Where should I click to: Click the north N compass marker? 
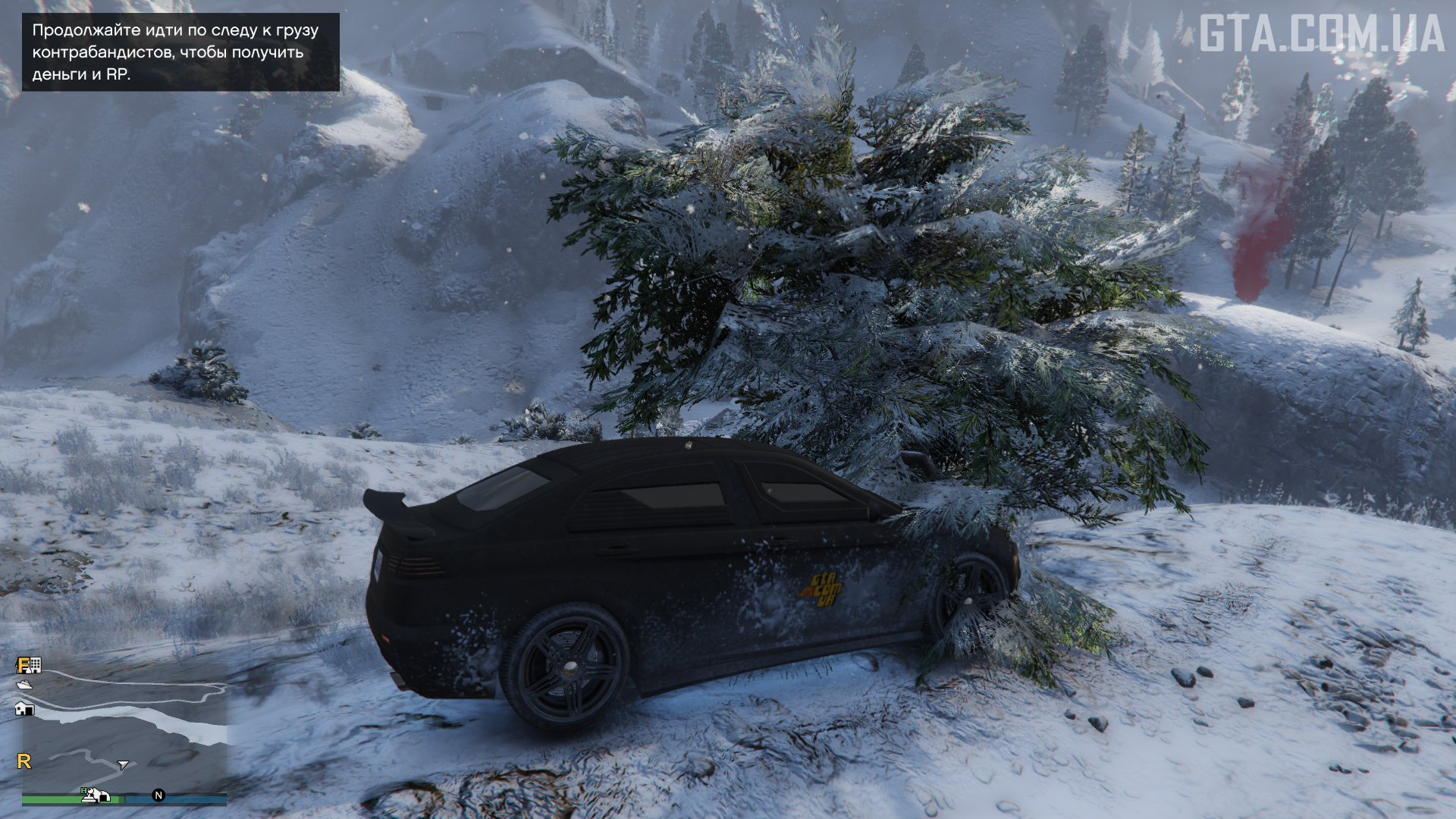(158, 795)
